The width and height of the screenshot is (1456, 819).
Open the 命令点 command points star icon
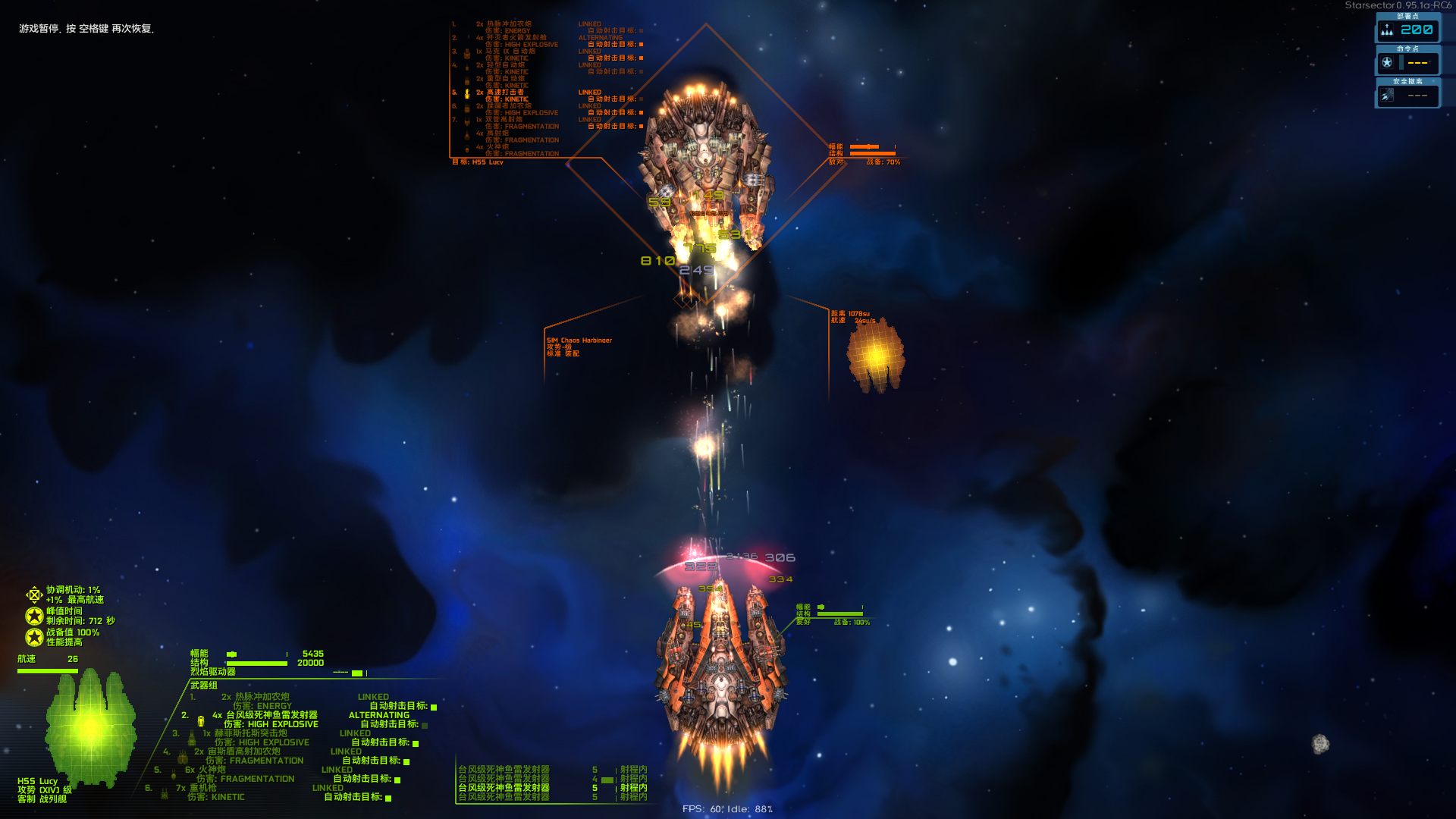coord(1387,63)
